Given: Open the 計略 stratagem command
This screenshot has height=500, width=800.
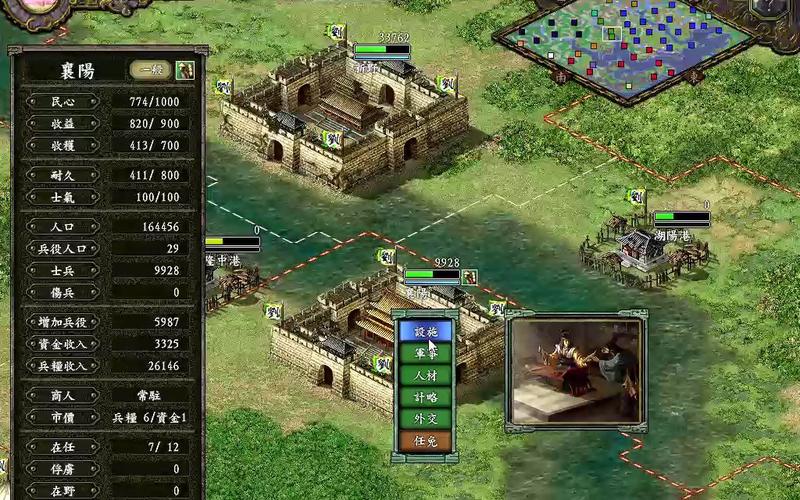Looking at the screenshot, I should pyautogui.click(x=425, y=397).
